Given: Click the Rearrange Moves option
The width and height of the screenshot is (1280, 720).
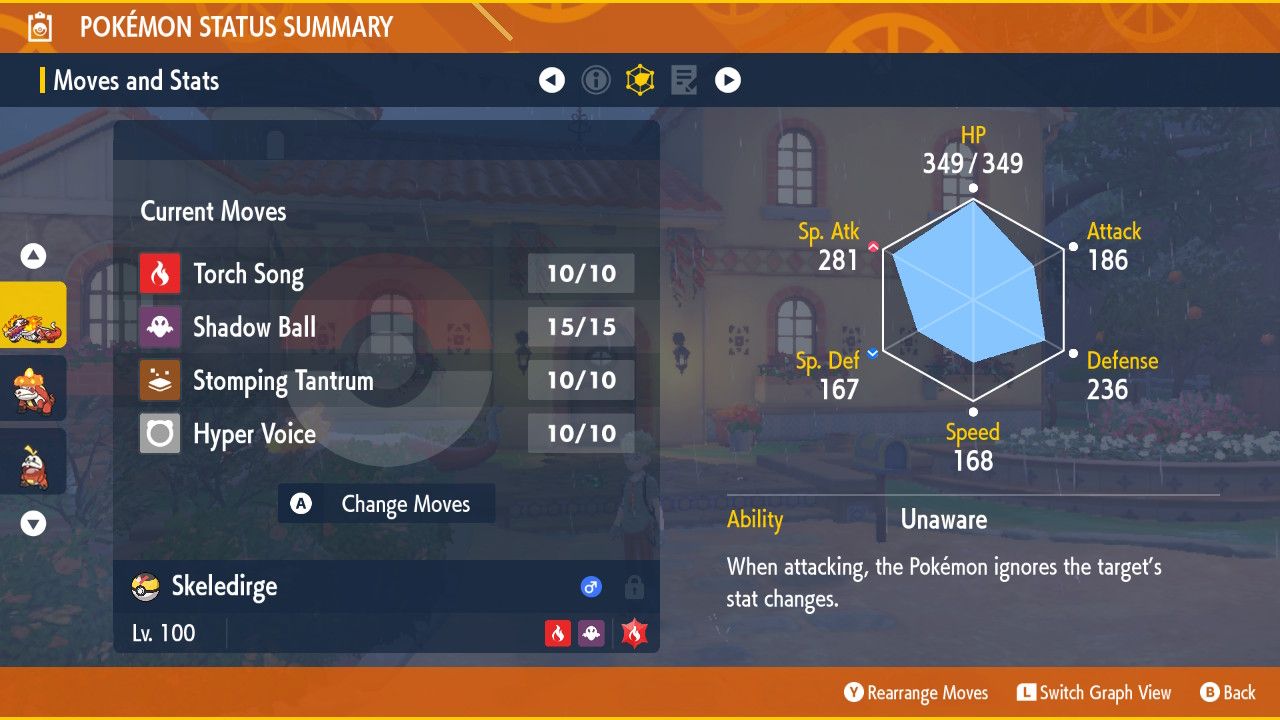Looking at the screenshot, I should pyautogui.click(x=916, y=693).
